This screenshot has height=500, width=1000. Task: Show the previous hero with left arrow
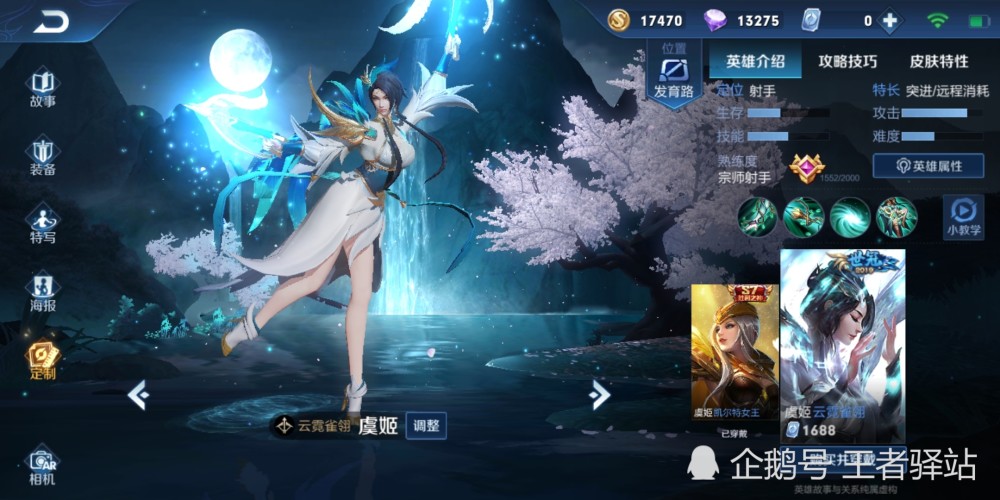138,395
